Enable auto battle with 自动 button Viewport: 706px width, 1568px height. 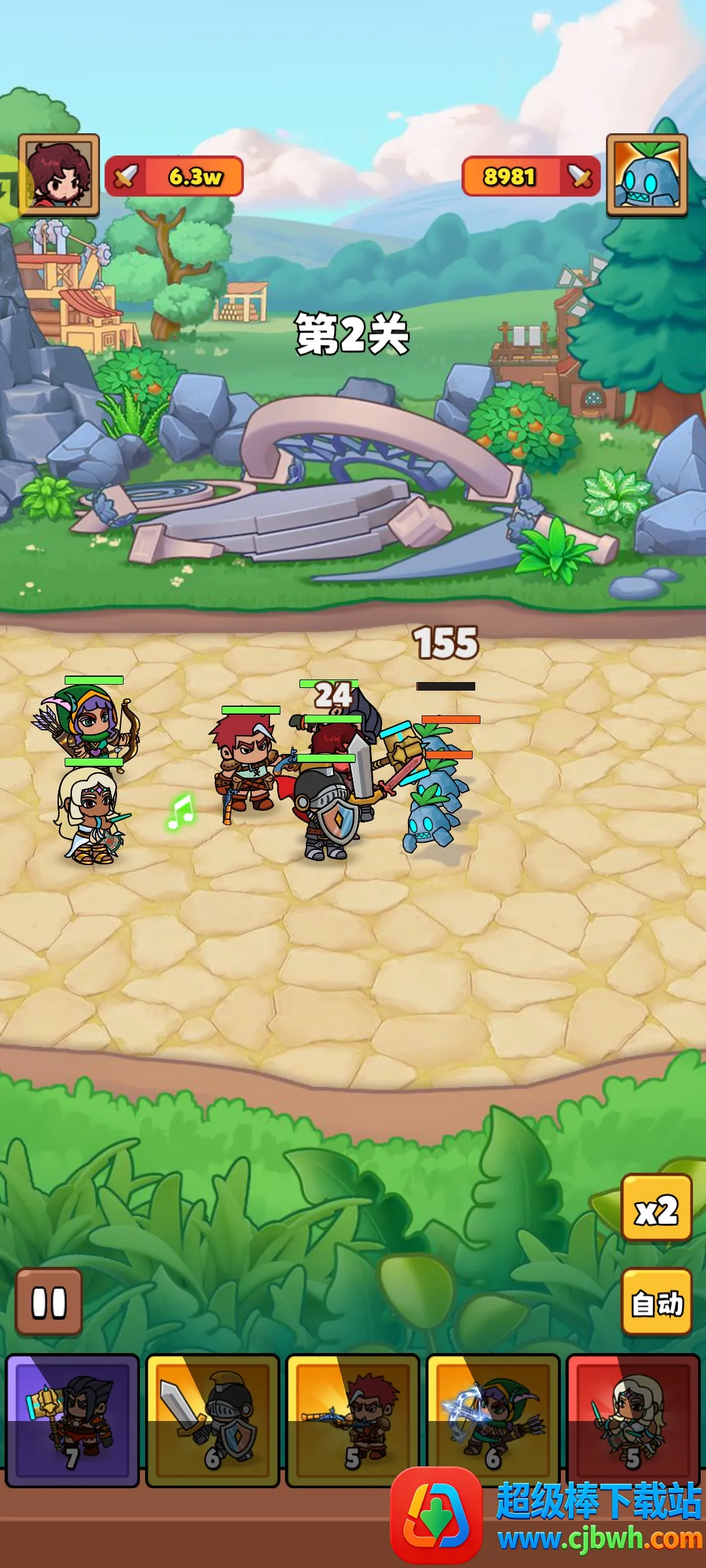(656, 1302)
